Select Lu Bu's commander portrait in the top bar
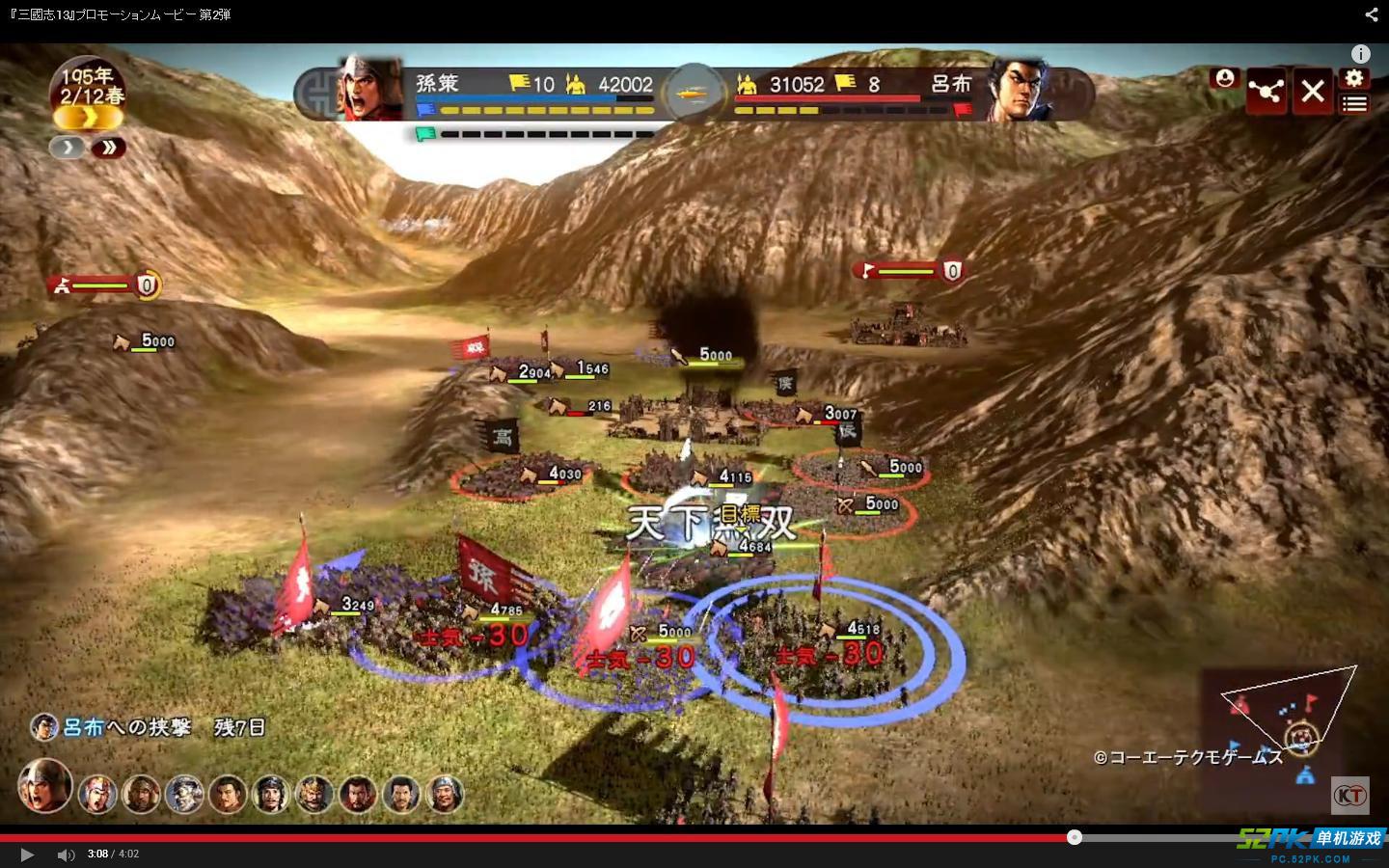The height and width of the screenshot is (868, 1389). pyautogui.click(x=1021, y=90)
